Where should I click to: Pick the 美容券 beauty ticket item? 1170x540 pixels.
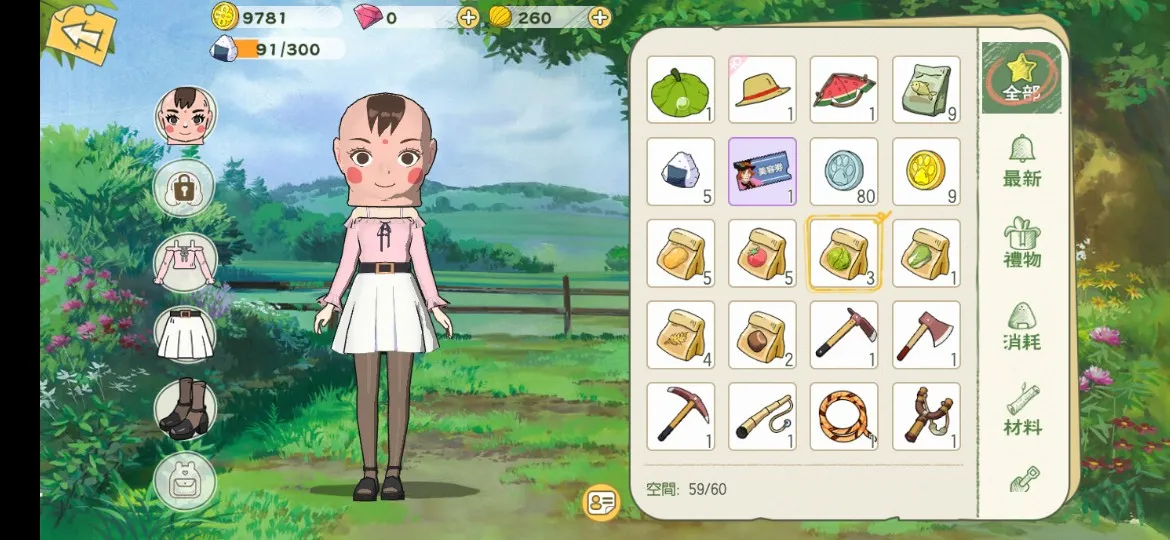[762, 171]
